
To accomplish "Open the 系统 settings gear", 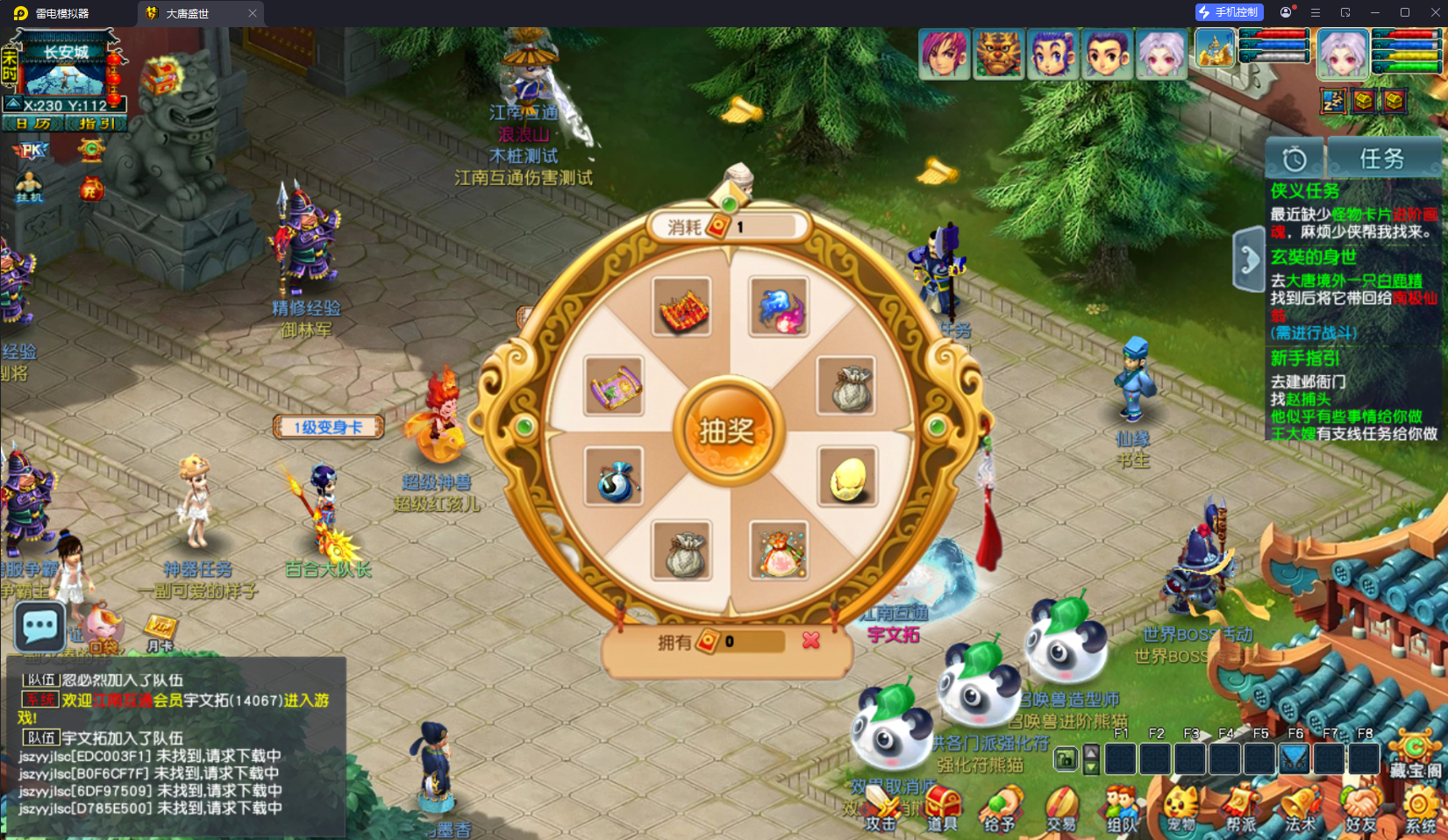I will pos(1421,807).
